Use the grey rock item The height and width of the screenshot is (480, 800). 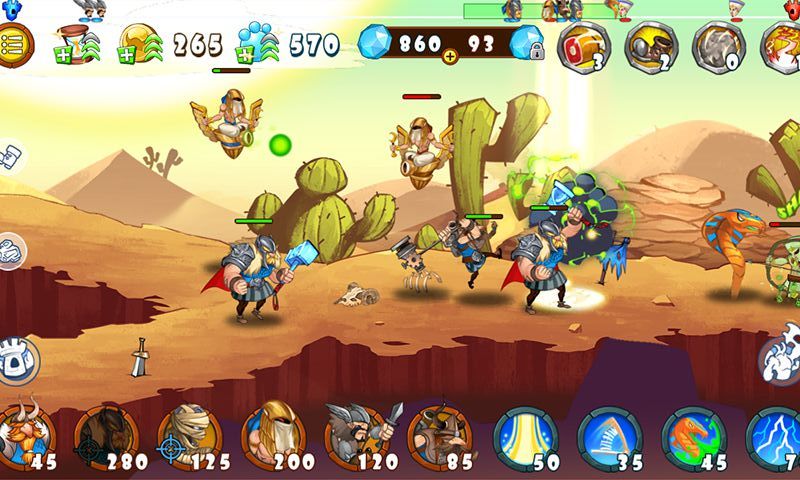click(x=717, y=46)
